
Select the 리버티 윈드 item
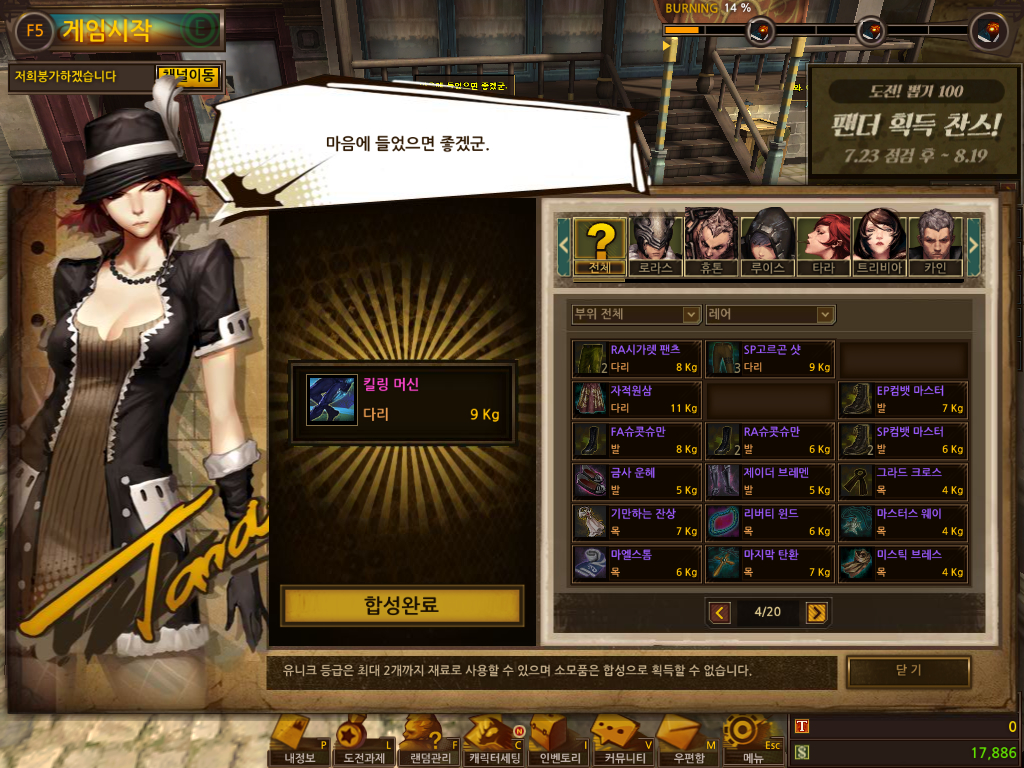pos(770,522)
